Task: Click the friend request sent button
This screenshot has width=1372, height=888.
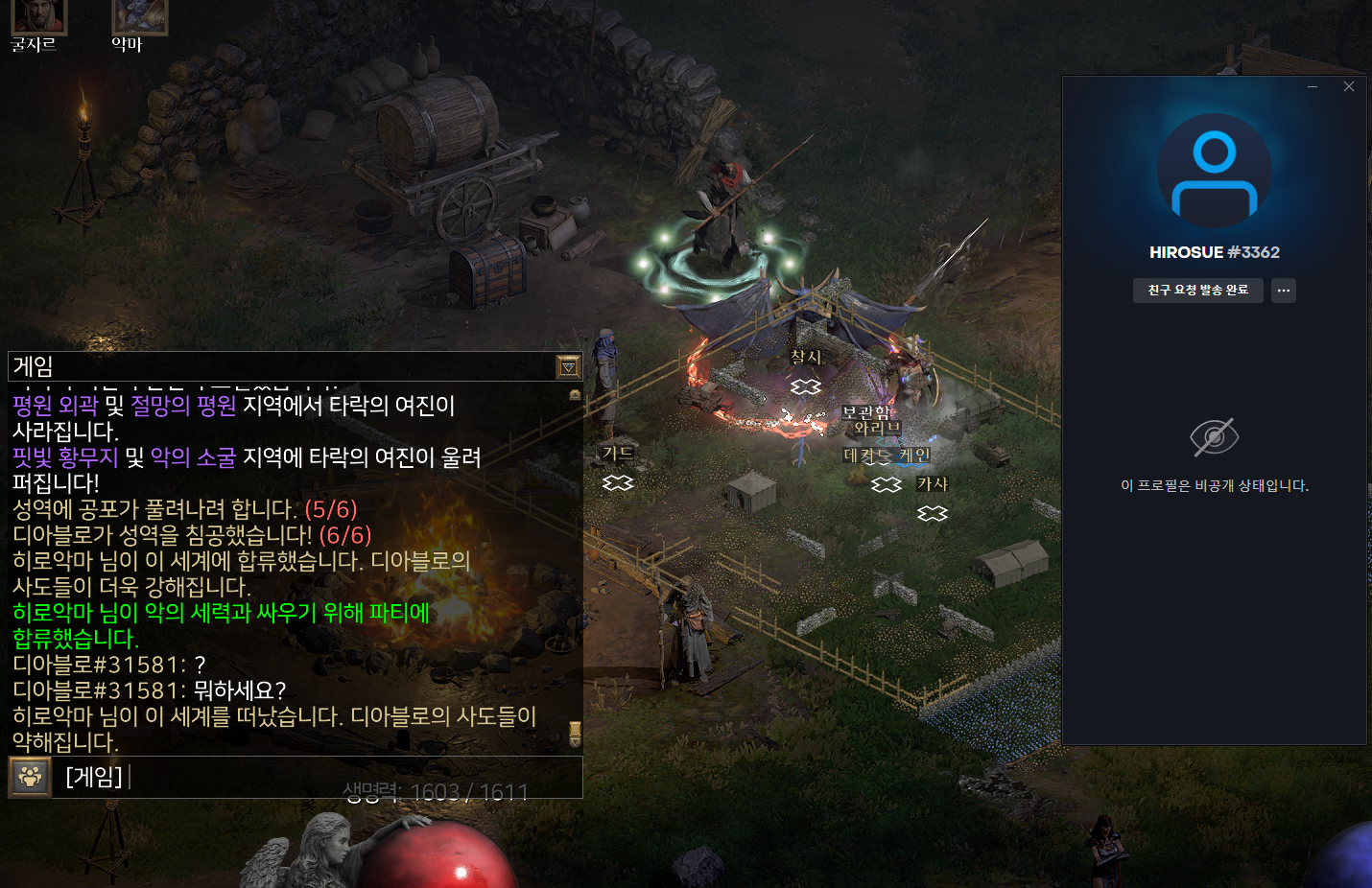Action: [1197, 291]
